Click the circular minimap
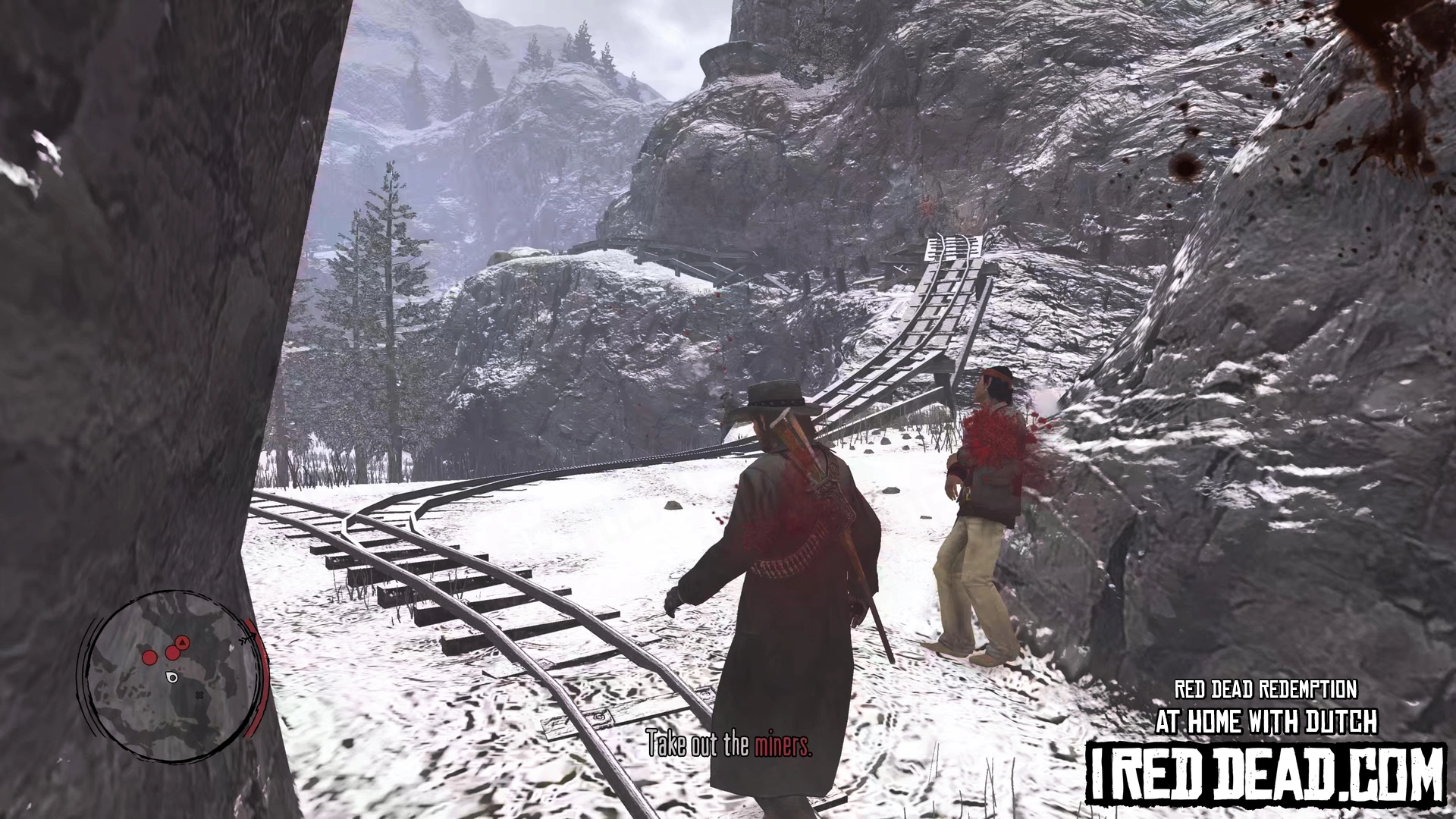 [x=174, y=675]
